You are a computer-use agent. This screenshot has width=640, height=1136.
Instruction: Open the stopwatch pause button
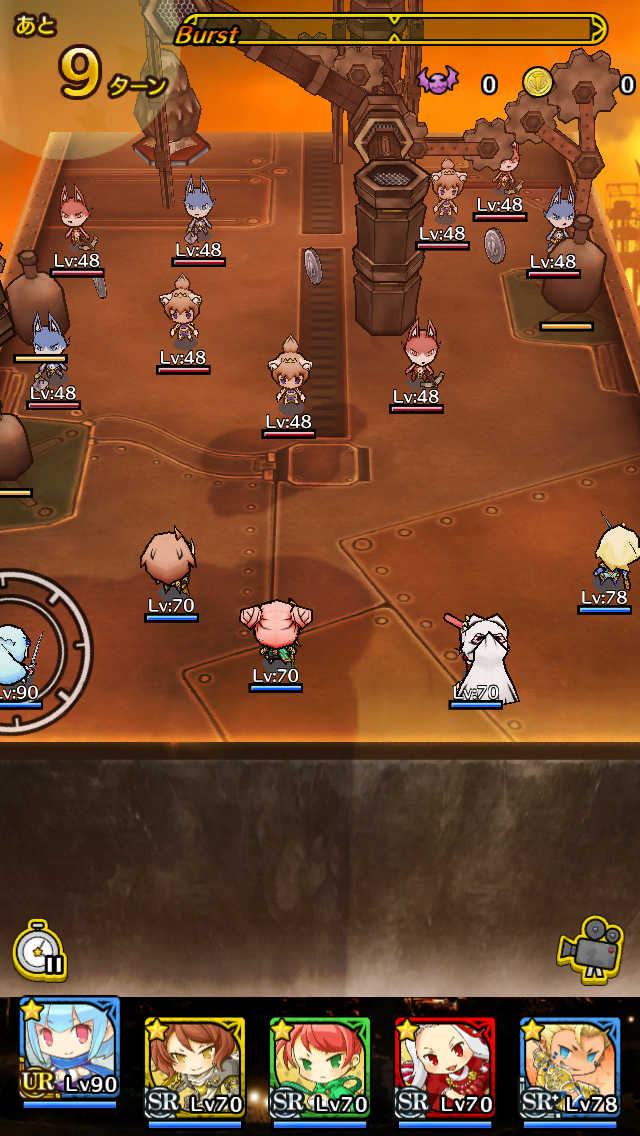[x=40, y=951]
